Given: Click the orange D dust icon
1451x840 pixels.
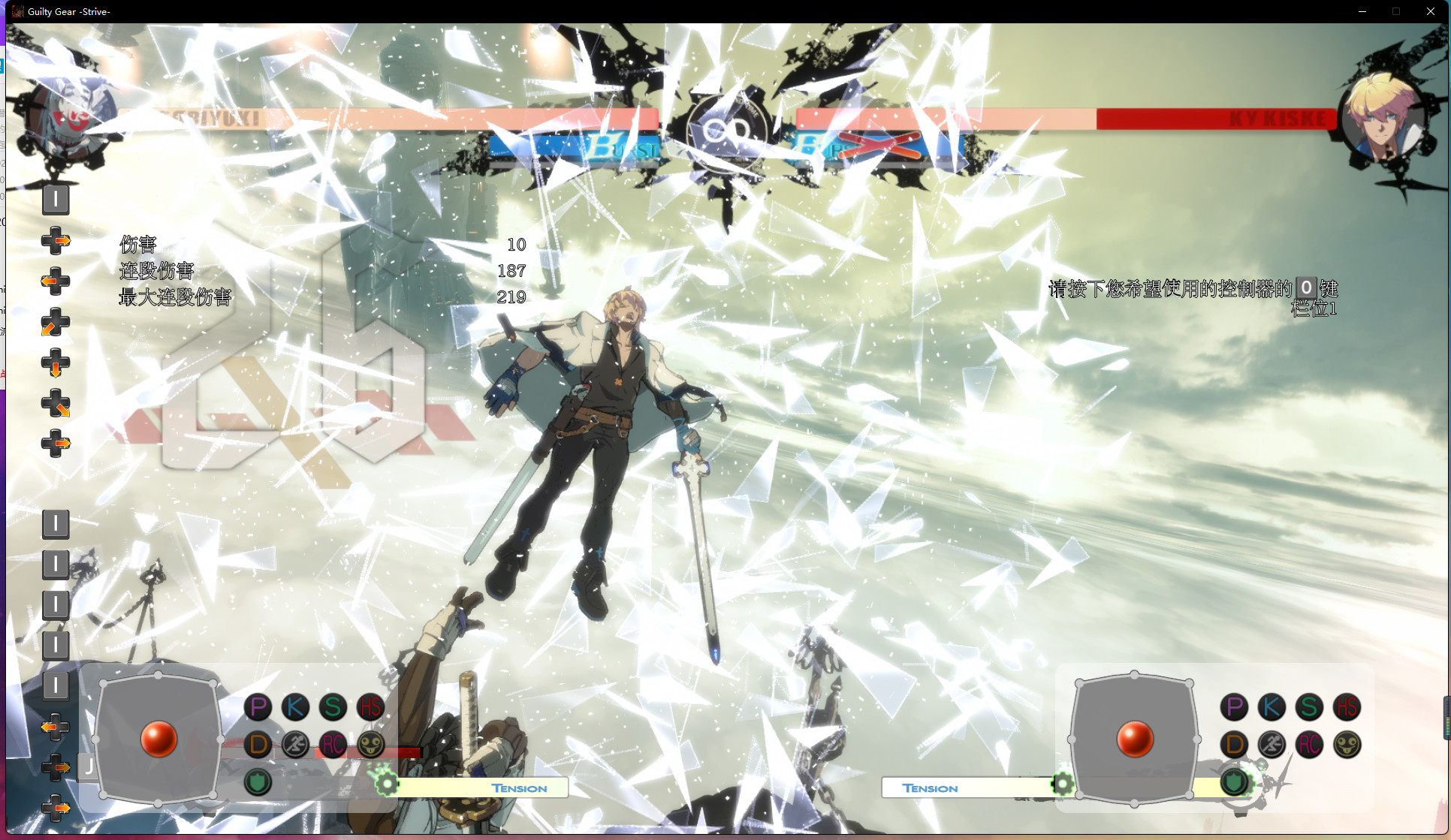Looking at the screenshot, I should pyautogui.click(x=258, y=745).
